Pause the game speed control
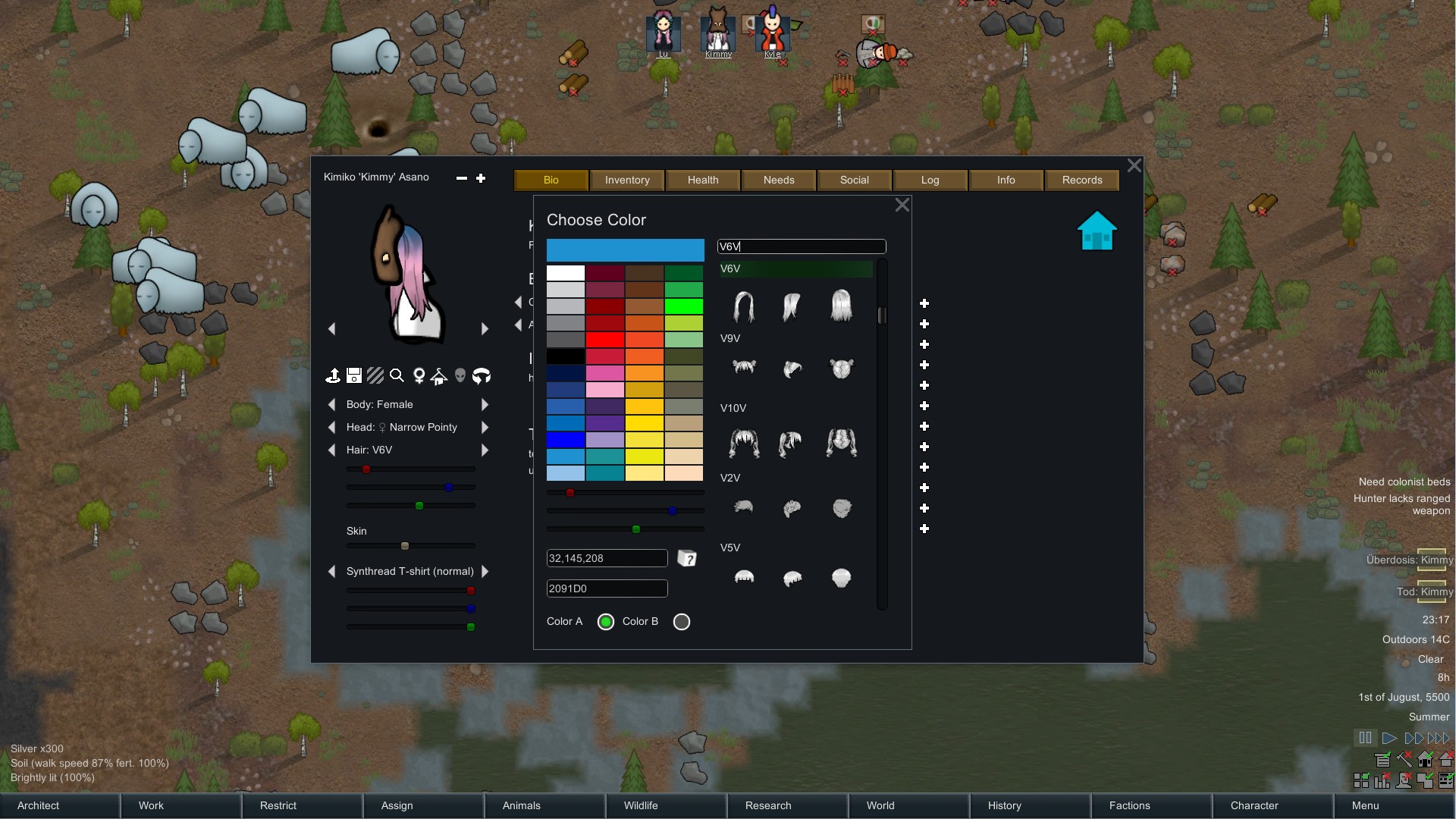This screenshot has width=1456, height=819. point(1365,738)
